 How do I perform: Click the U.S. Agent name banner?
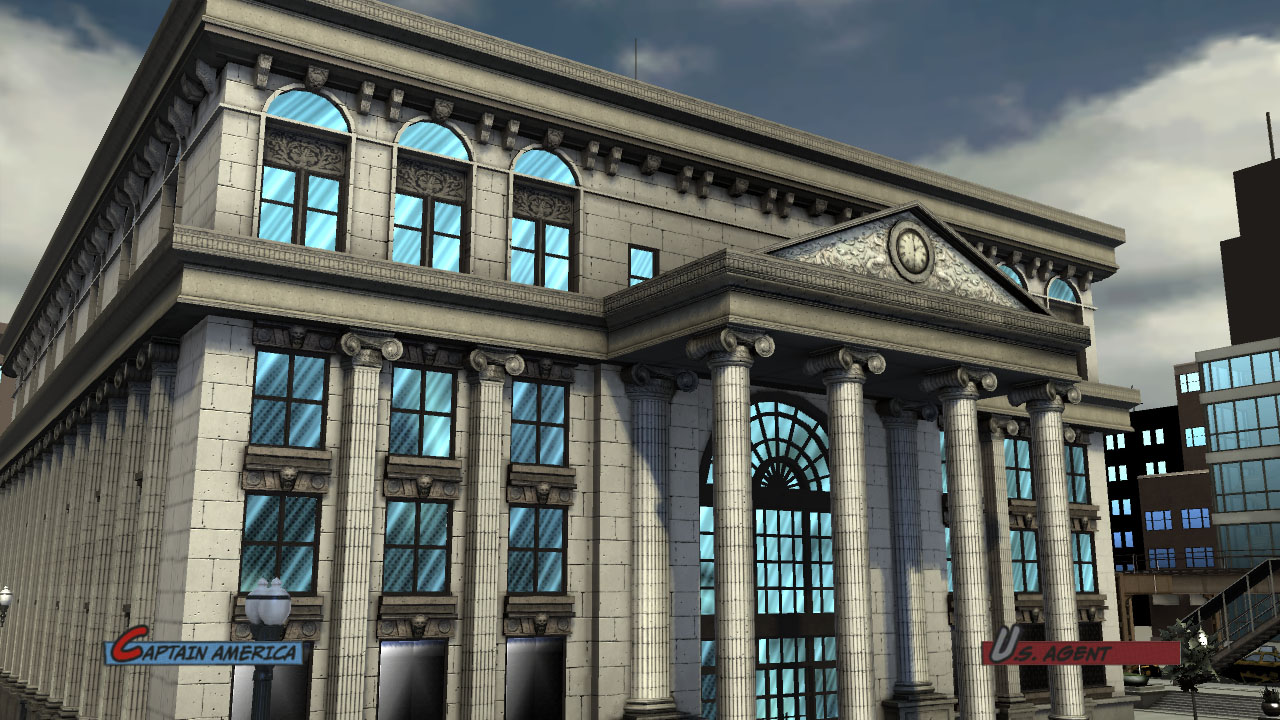point(1078,652)
